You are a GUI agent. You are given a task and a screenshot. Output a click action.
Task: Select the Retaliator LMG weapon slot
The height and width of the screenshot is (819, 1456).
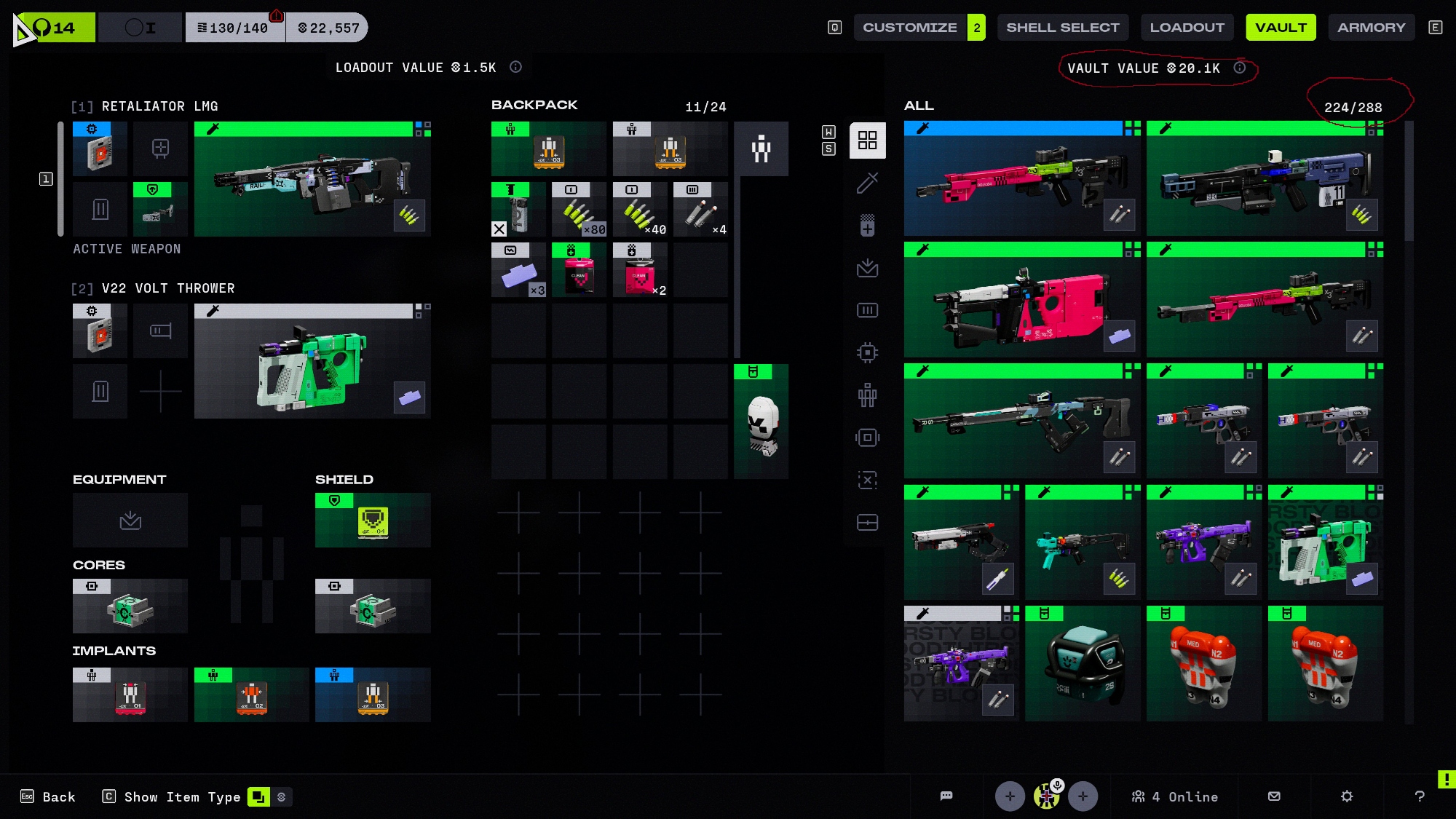312,180
